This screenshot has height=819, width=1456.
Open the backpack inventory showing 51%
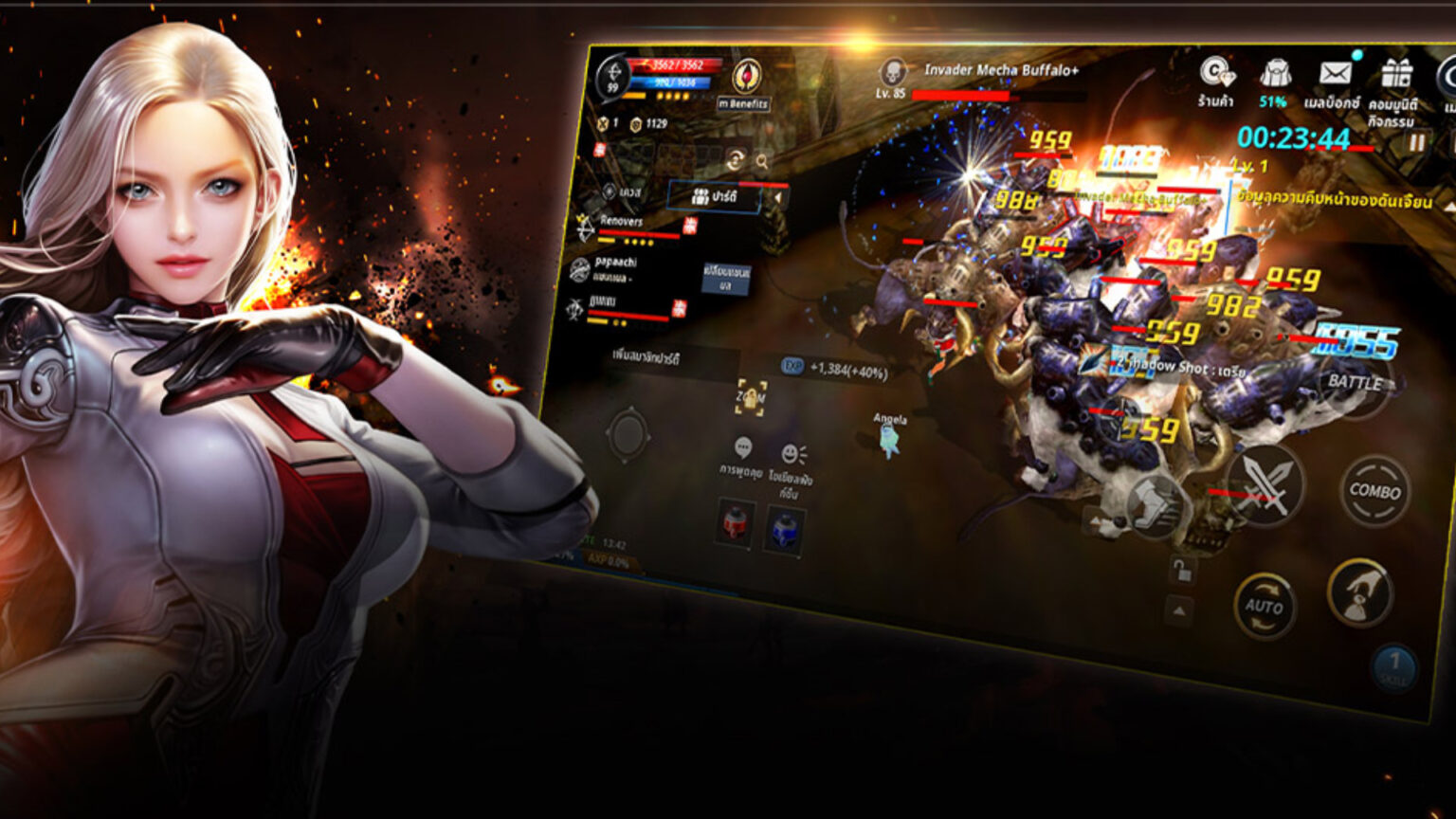coord(1275,71)
